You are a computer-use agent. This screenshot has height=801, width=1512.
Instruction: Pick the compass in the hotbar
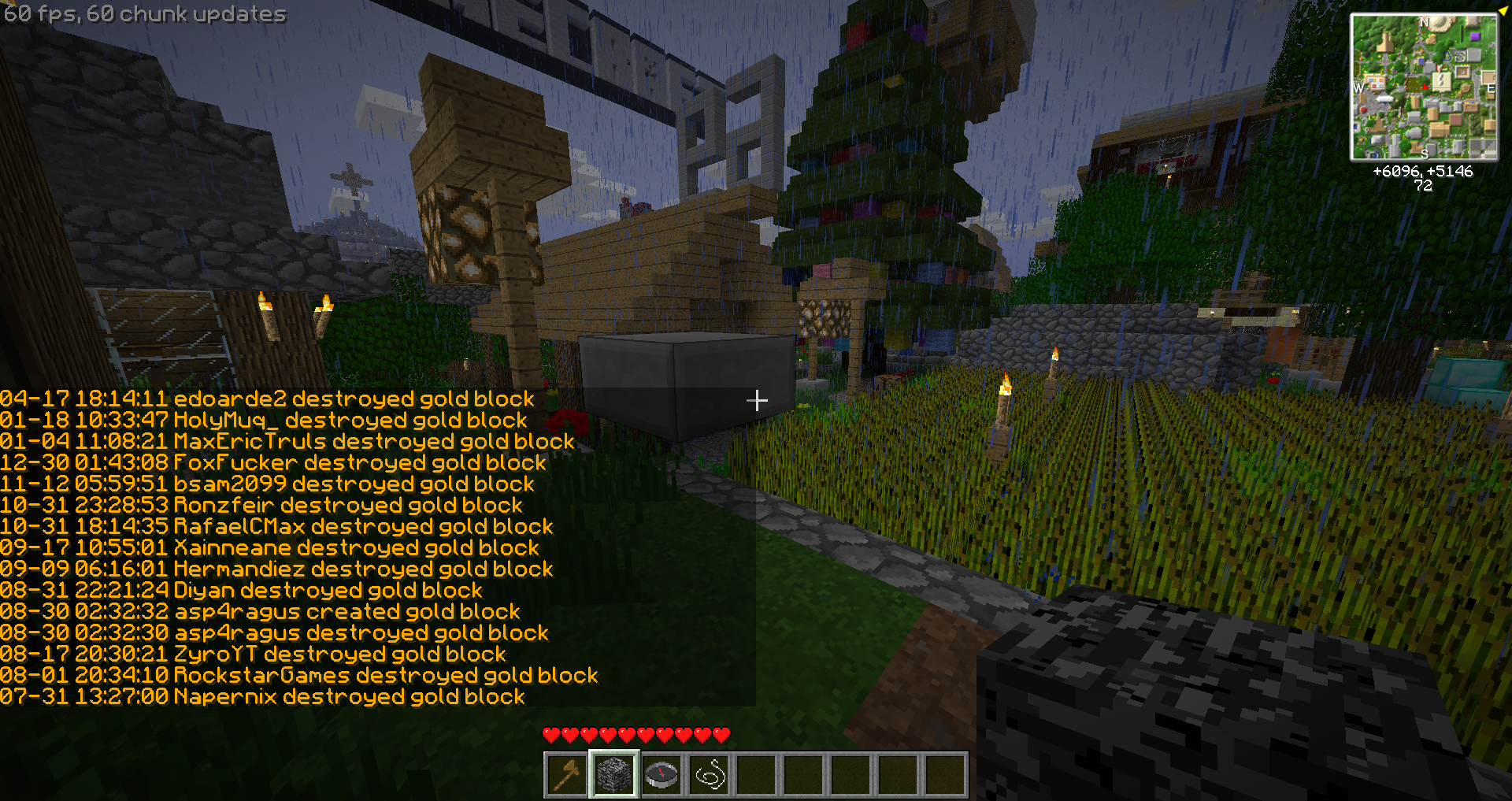(661, 775)
